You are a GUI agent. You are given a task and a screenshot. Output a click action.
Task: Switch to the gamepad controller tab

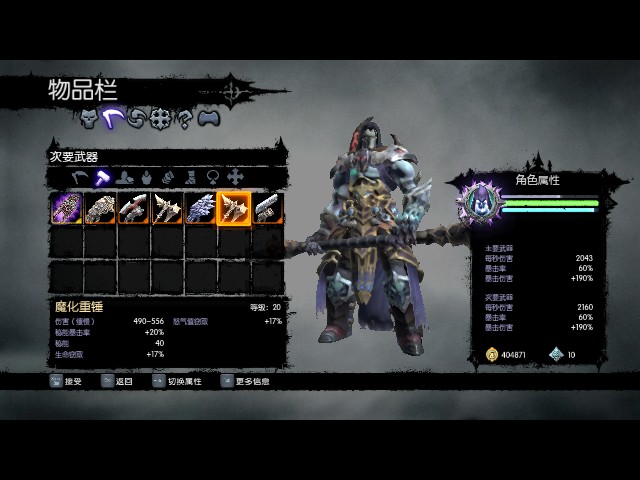pos(208,119)
